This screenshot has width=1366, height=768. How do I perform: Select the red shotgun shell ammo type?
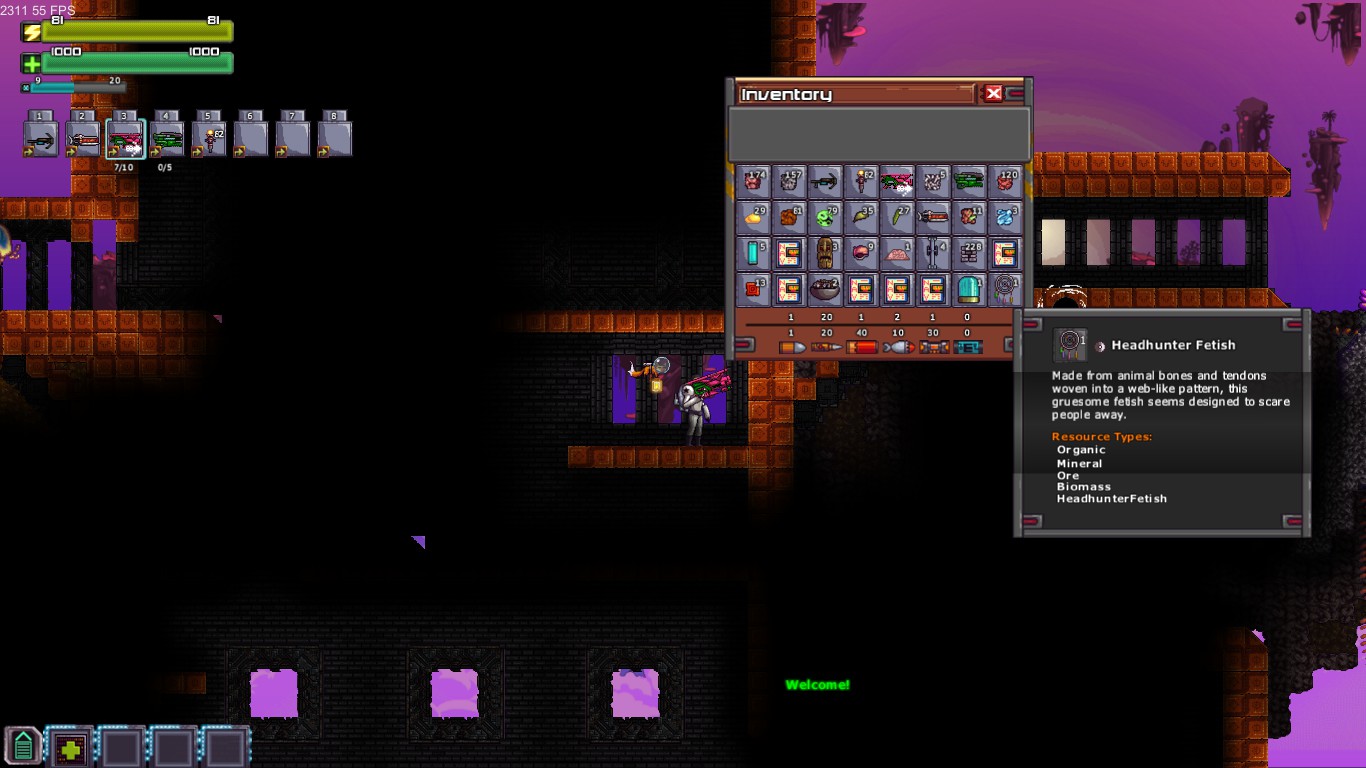pyautogui.click(x=861, y=347)
